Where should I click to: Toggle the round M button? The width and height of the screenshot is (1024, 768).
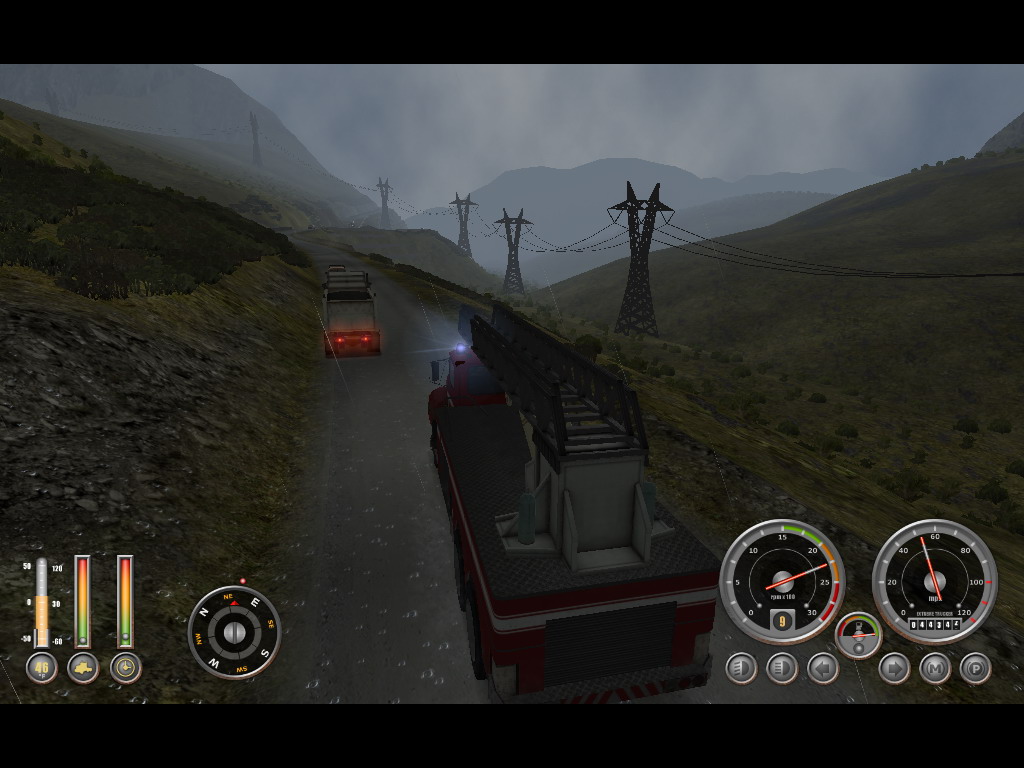(935, 668)
